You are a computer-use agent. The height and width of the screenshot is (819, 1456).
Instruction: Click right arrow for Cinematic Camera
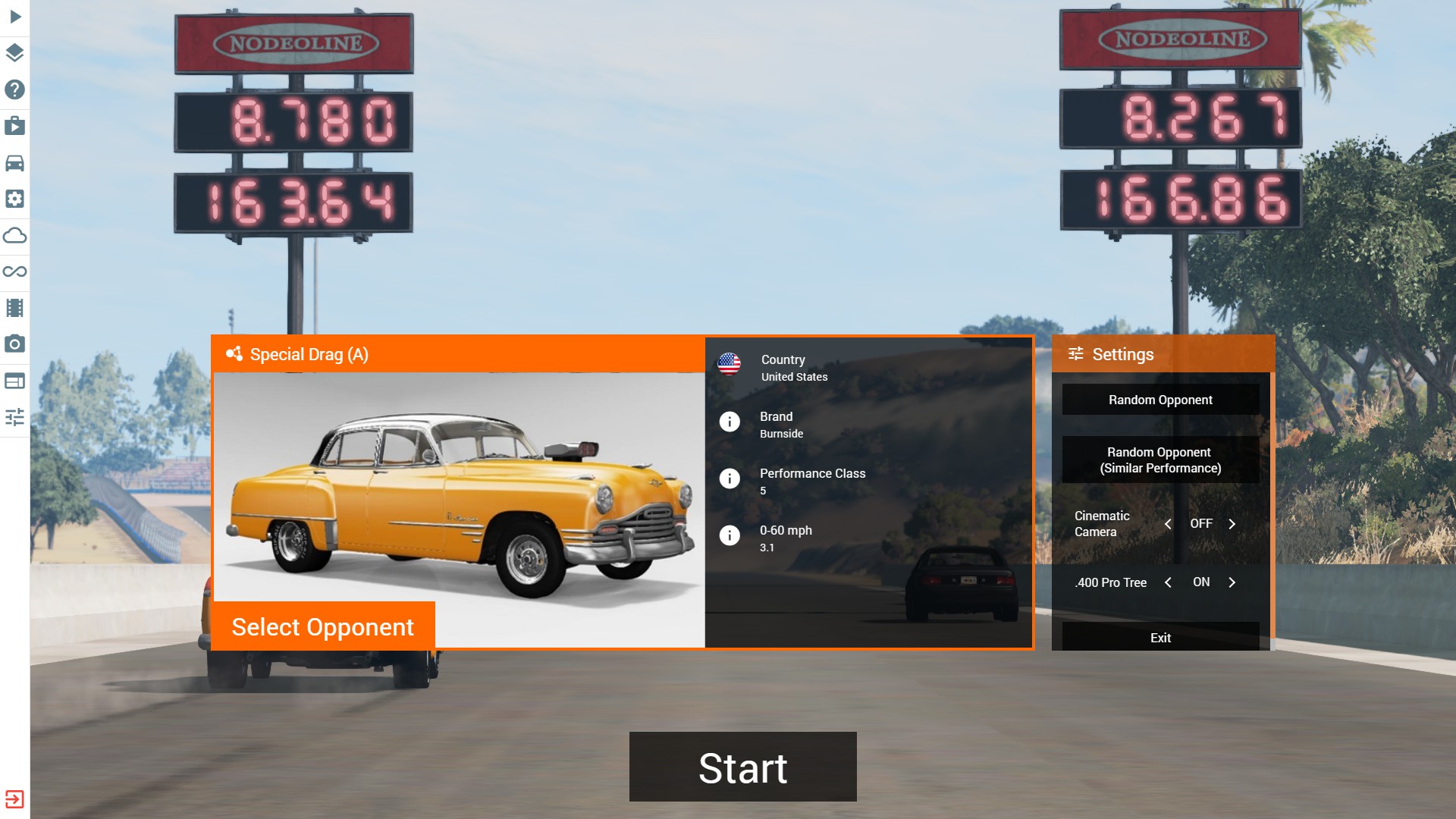pyautogui.click(x=1232, y=524)
